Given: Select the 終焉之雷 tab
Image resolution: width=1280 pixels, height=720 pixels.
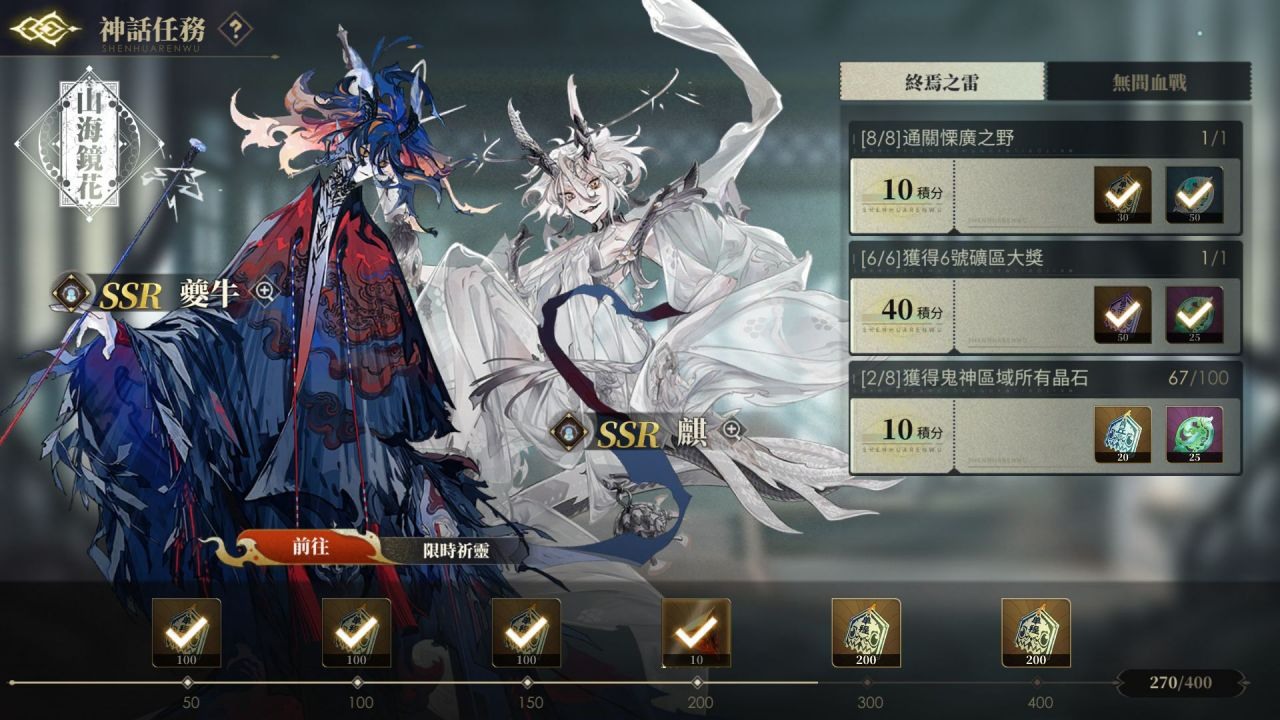Looking at the screenshot, I should coord(945,80).
